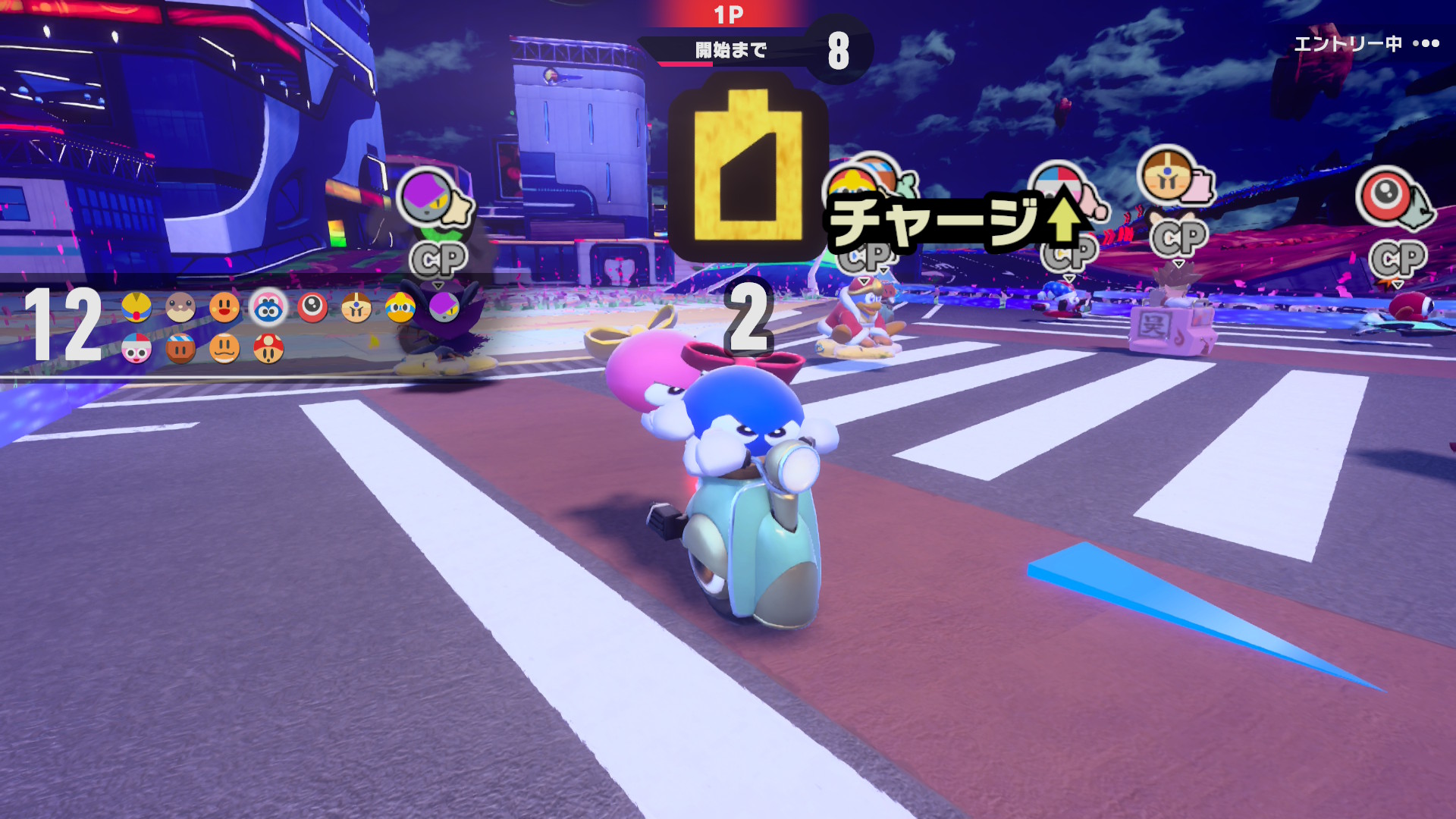Select King Dedede's icon in the roster list
Screen dimensions: 1456x819
[400, 307]
